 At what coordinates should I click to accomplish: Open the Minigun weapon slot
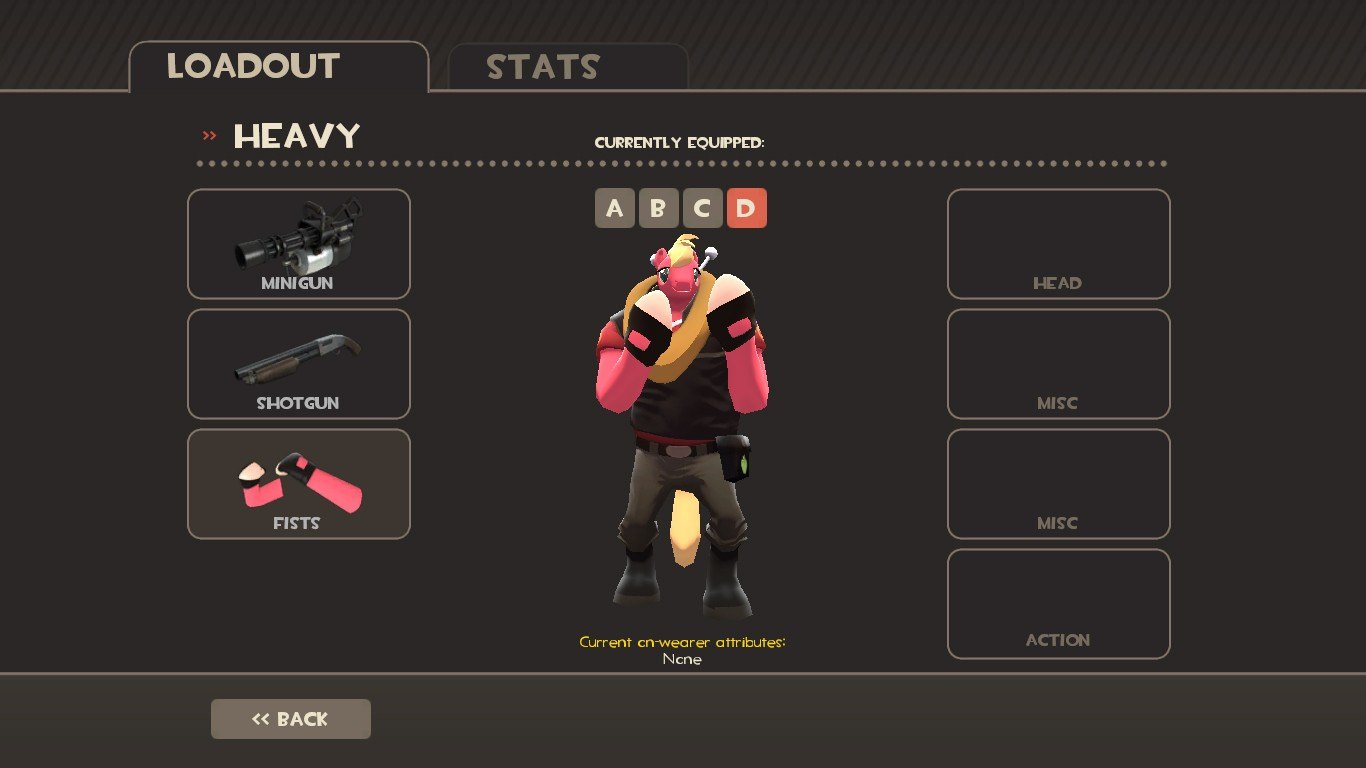(298, 244)
